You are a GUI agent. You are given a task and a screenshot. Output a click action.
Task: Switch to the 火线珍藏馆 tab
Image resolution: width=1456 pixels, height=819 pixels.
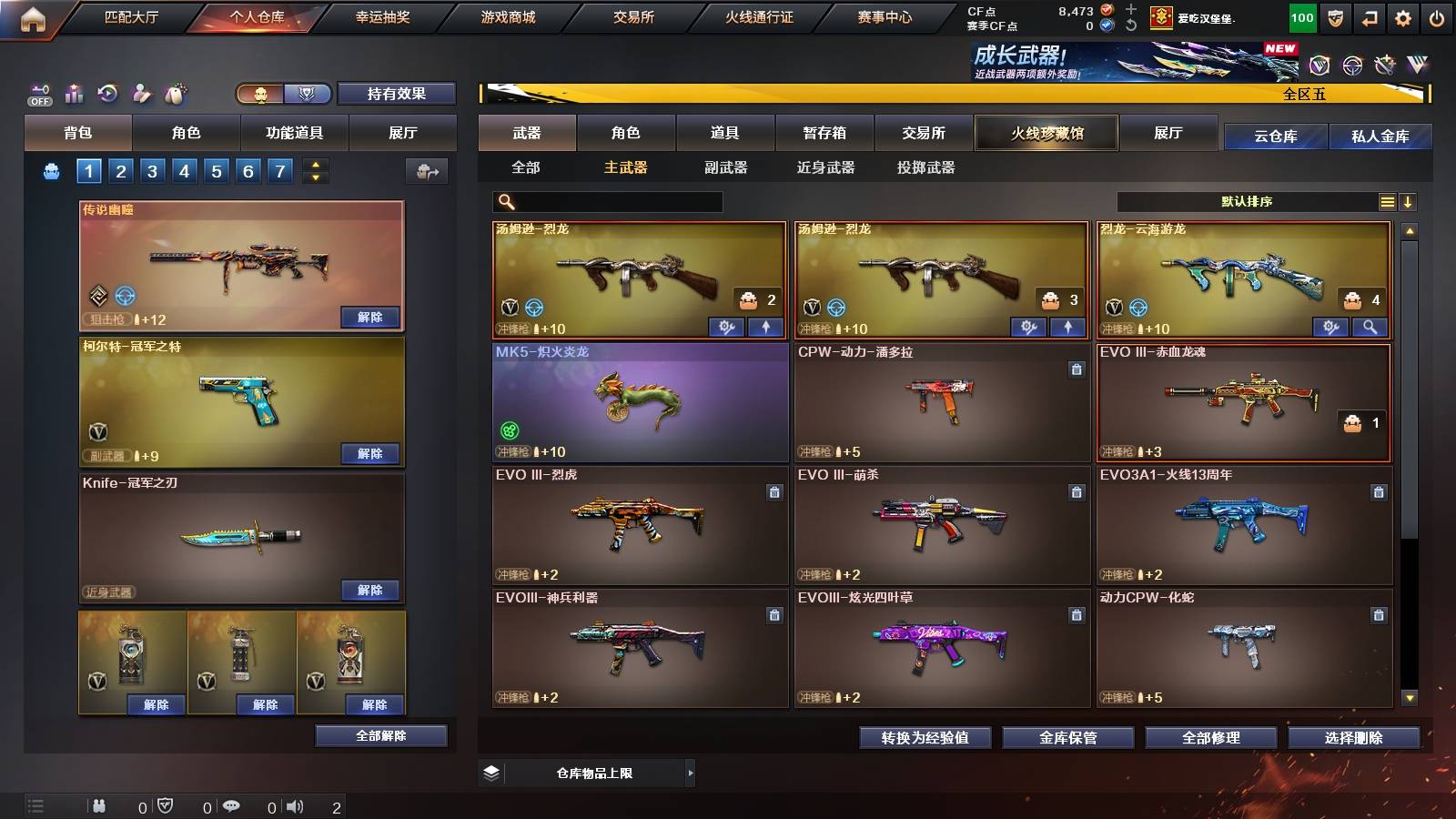click(x=1046, y=133)
